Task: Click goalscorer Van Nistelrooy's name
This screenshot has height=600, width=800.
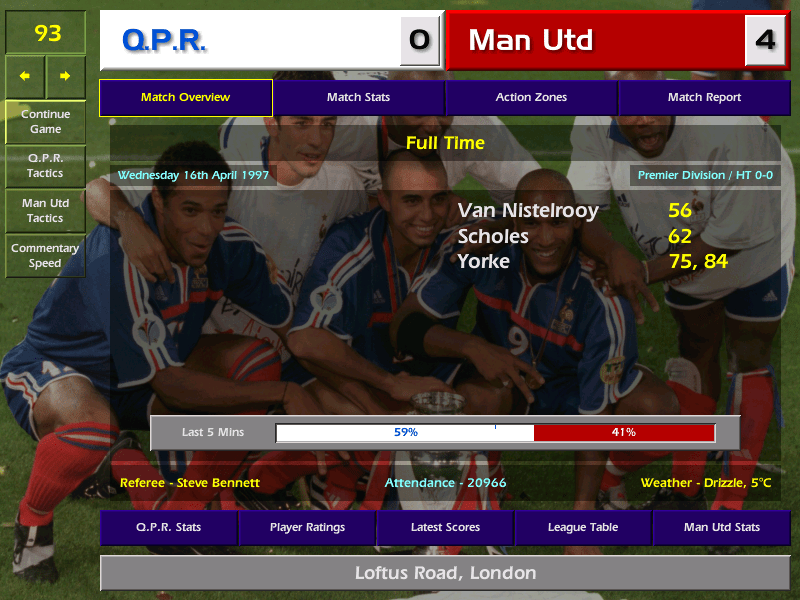Action: pos(528,210)
